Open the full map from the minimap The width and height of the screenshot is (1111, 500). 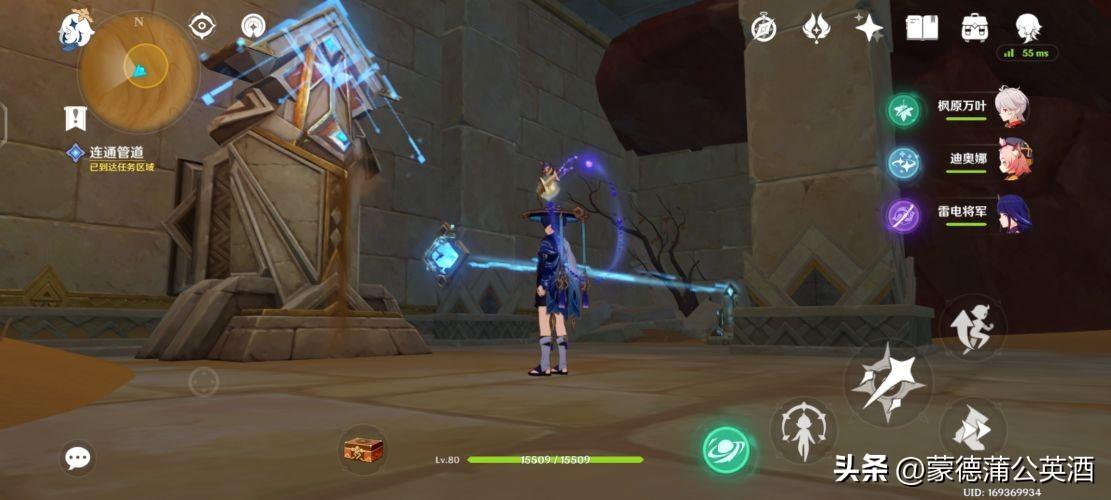[138, 69]
